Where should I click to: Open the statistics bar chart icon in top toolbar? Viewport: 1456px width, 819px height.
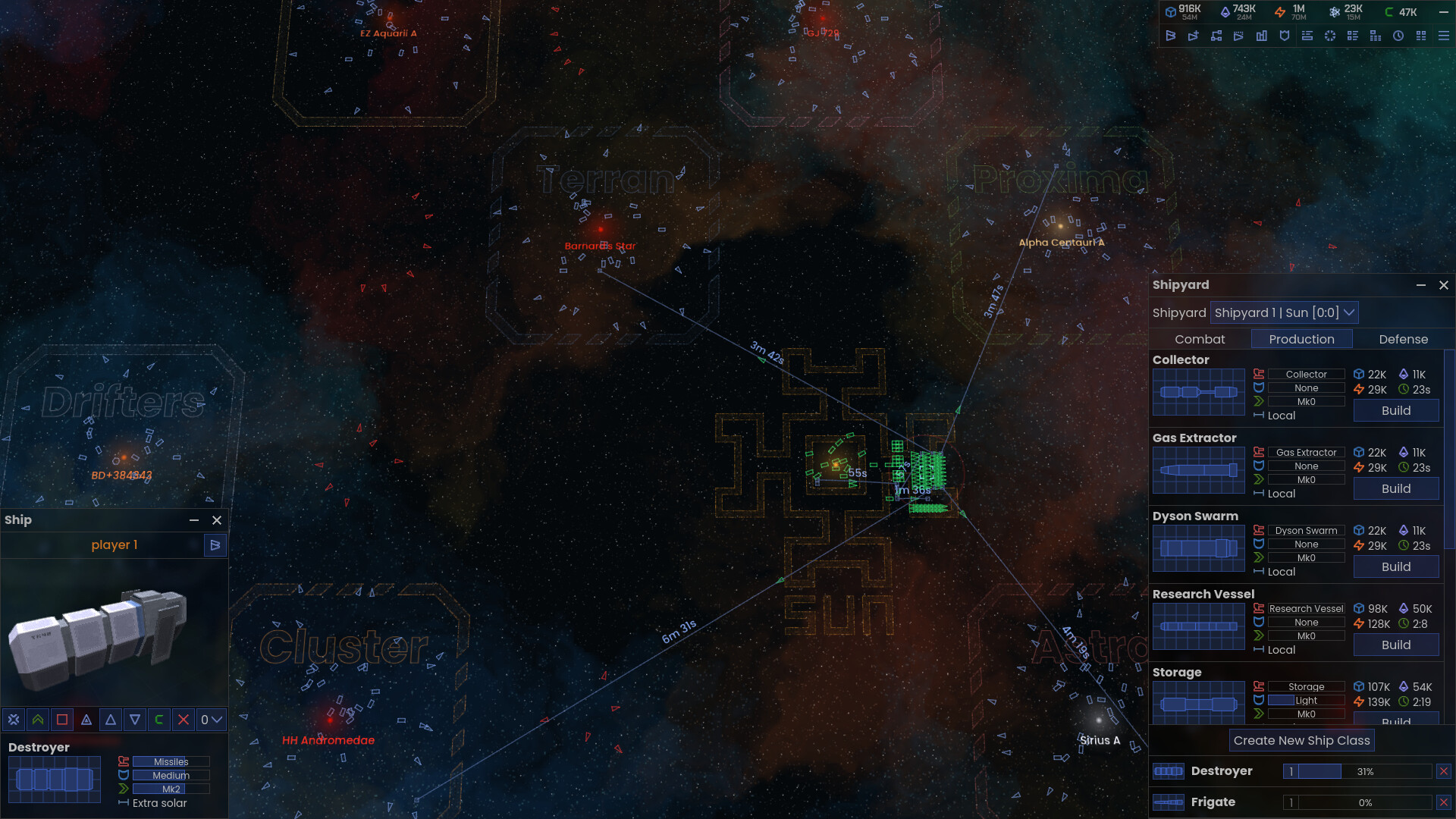[1262, 36]
